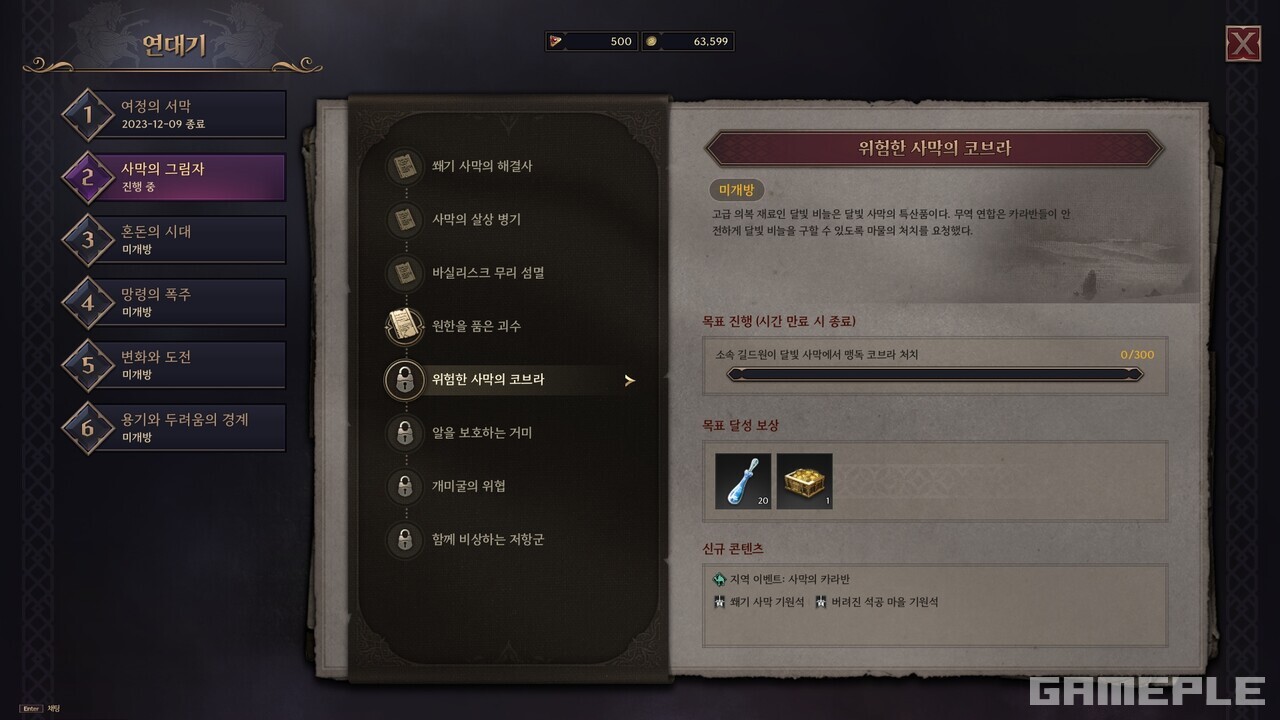This screenshot has height=720, width=1280.
Task: Choose chapter 4 망령의 폭주
Action: tap(174, 302)
